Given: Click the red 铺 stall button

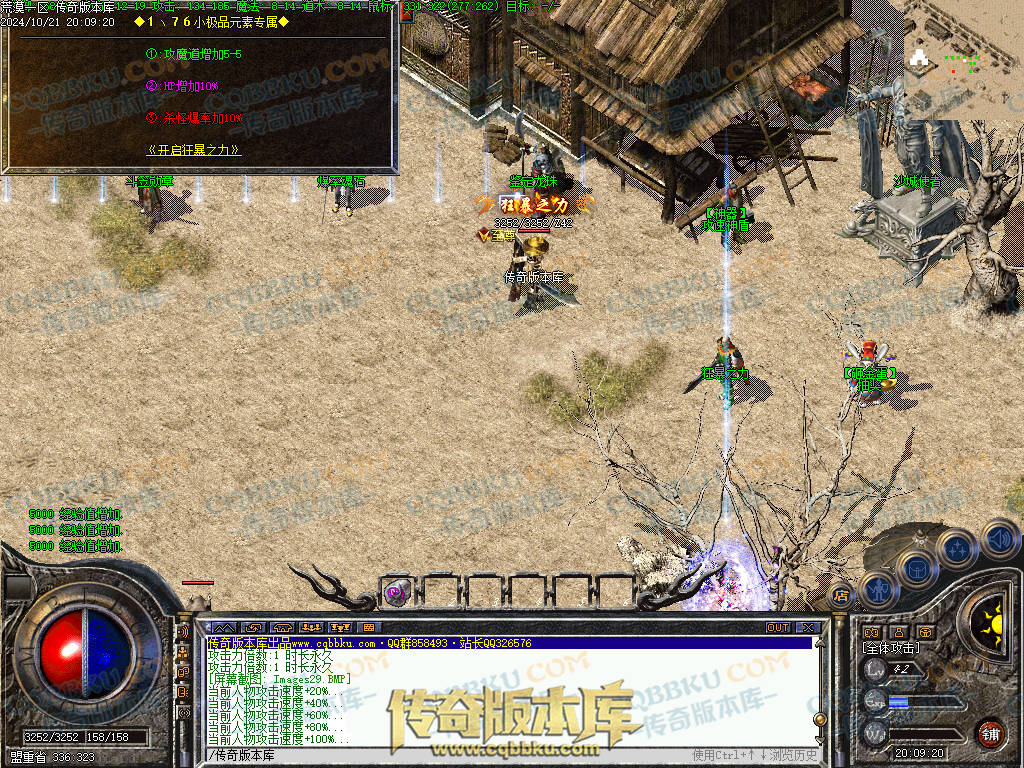Looking at the screenshot, I should [x=989, y=733].
